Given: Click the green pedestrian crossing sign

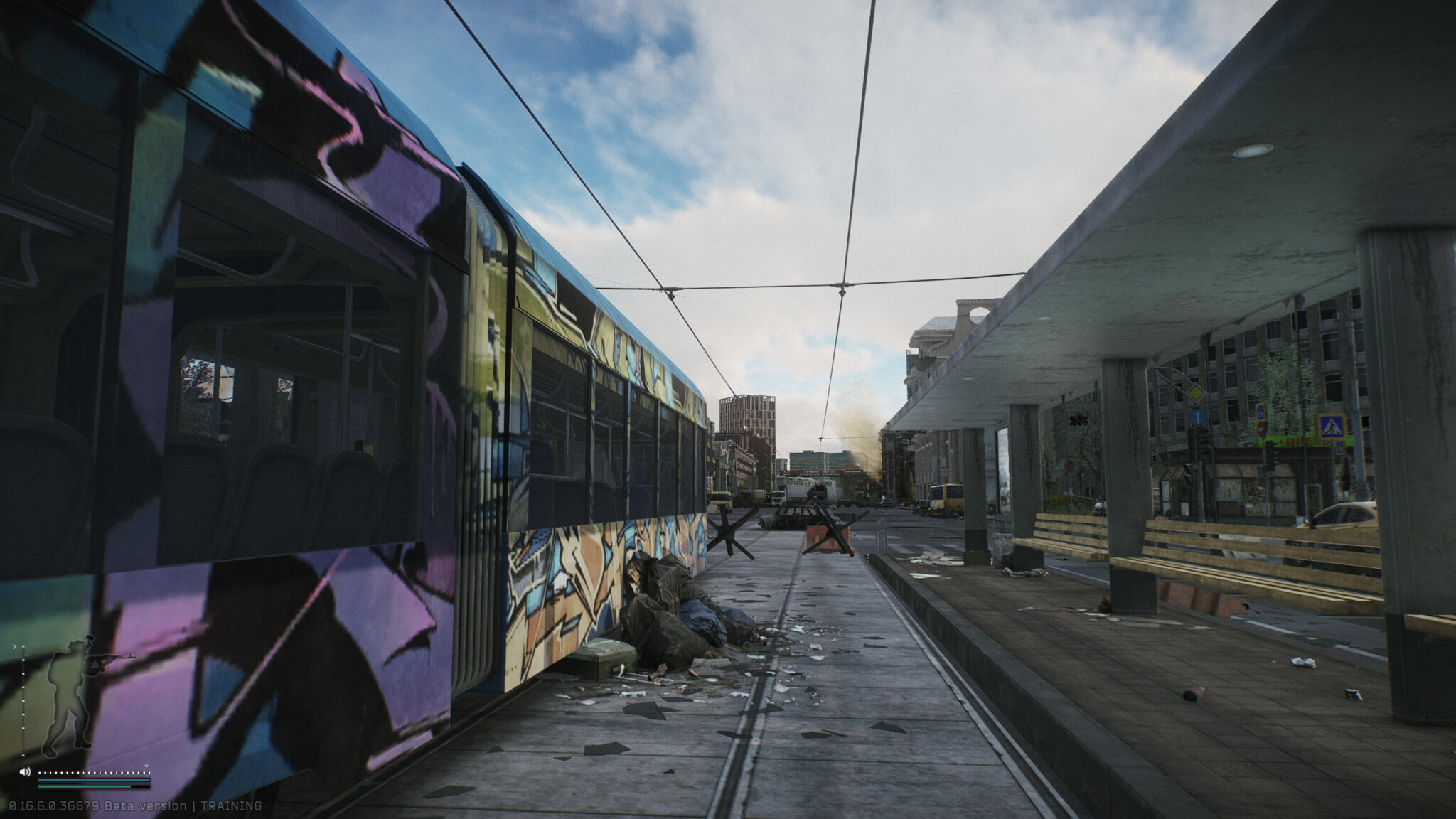Looking at the screenshot, I should coord(1332,425).
